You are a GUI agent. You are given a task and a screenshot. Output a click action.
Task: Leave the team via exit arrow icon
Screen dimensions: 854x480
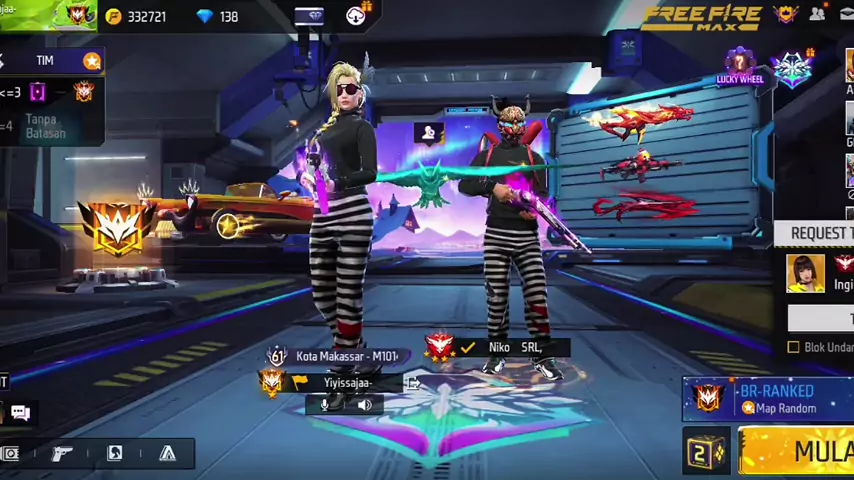coord(411,382)
